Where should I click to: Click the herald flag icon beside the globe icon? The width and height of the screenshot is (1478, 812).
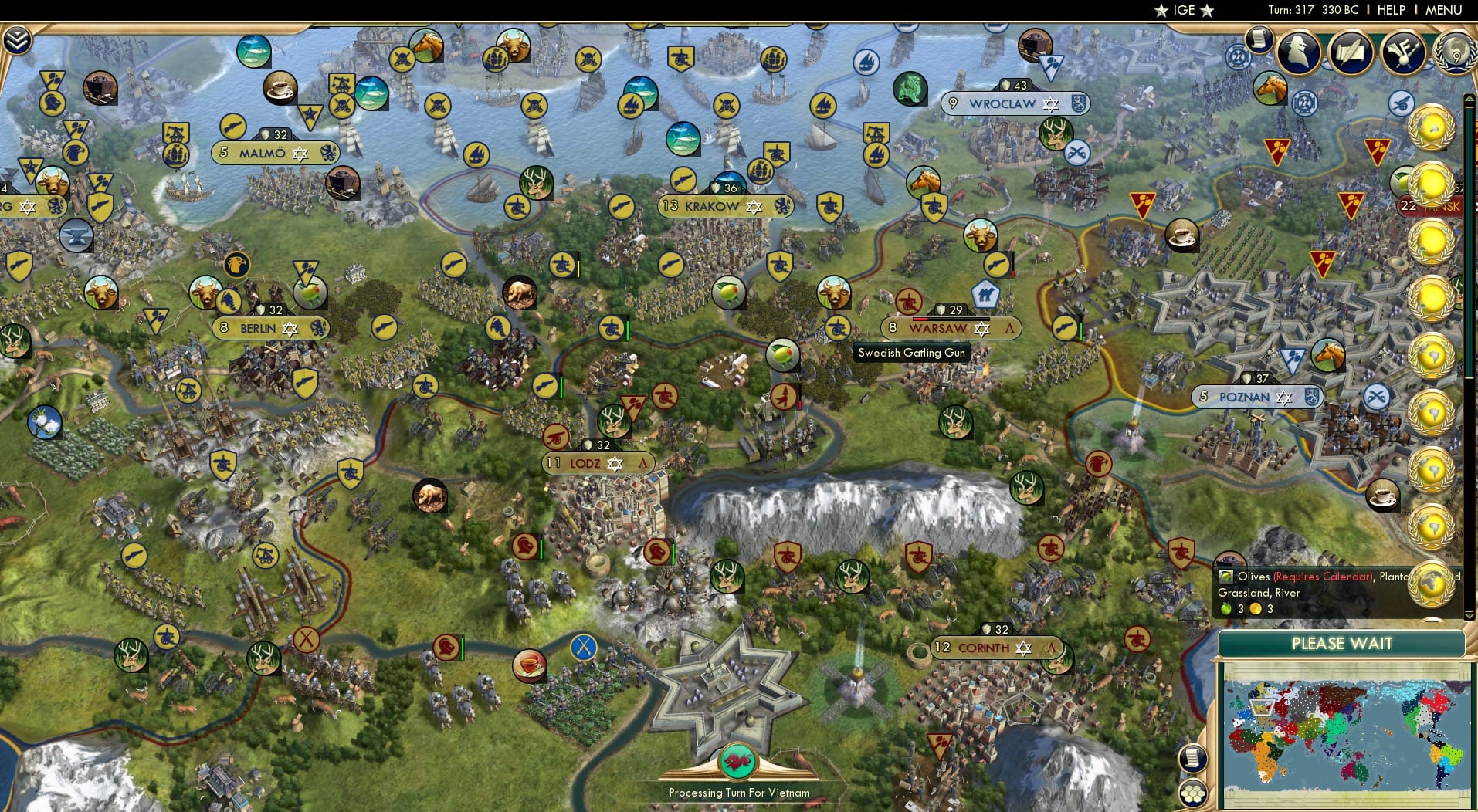point(1402,54)
